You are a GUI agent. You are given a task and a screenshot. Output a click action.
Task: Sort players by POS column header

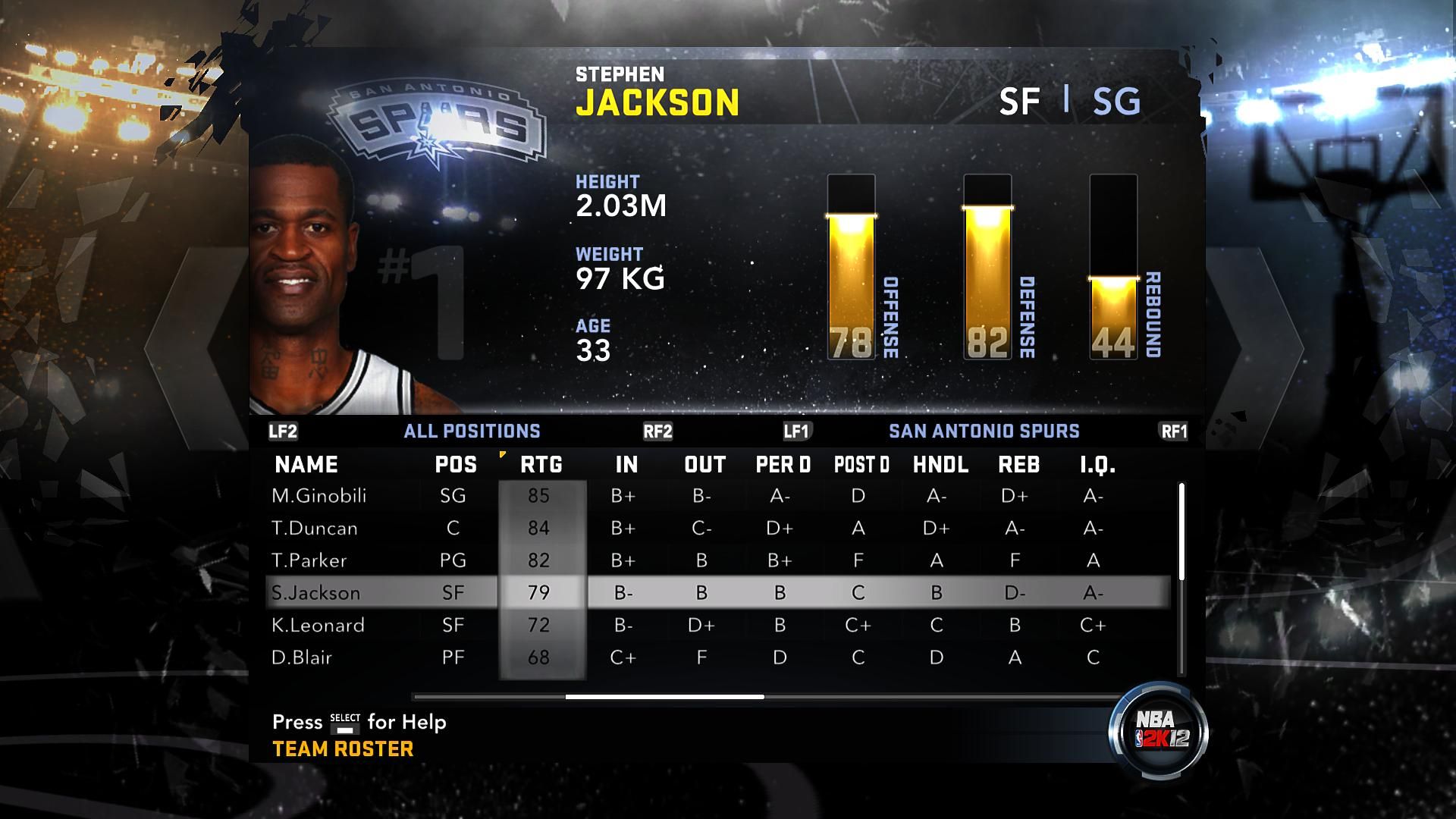(x=456, y=465)
